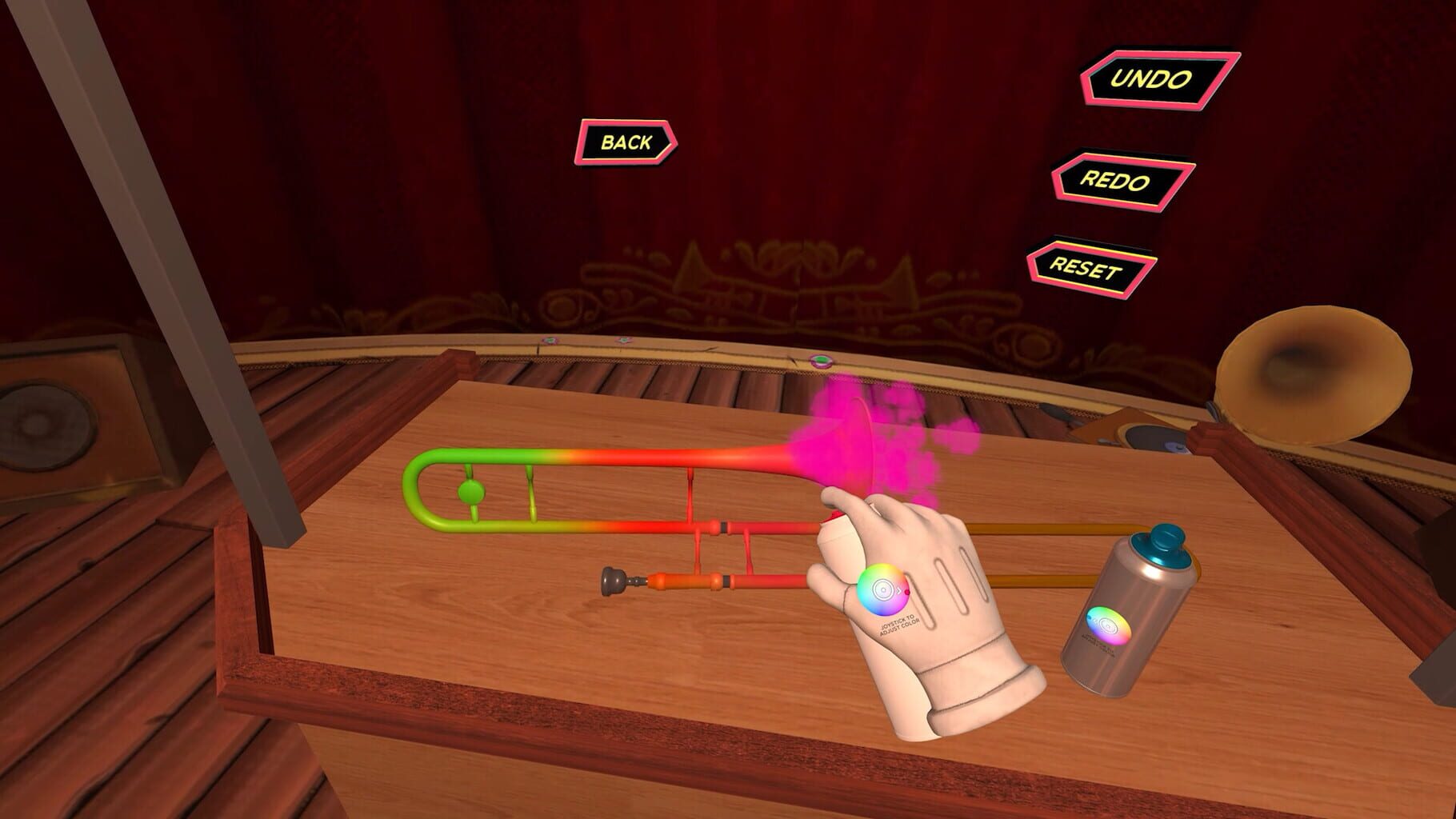Click the BACK navigation sign
The width and height of the screenshot is (1456, 819).
(x=629, y=143)
